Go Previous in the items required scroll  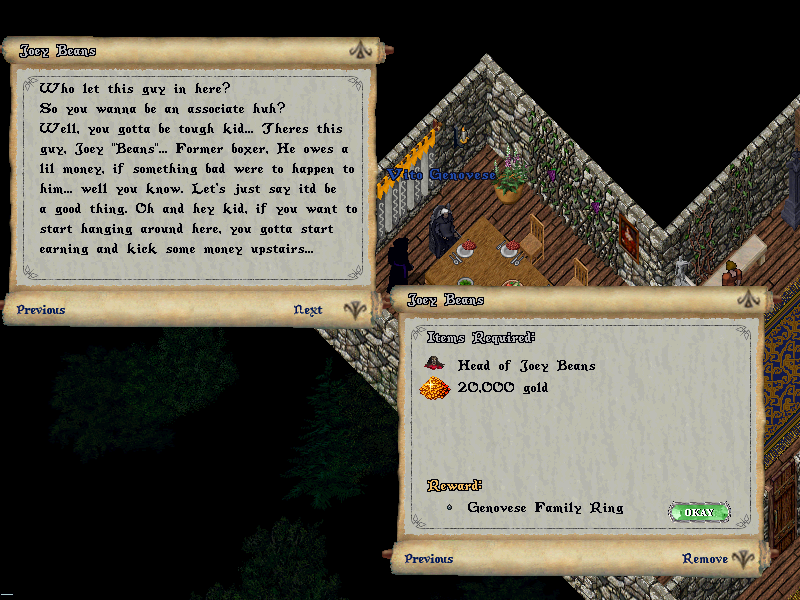point(429,559)
